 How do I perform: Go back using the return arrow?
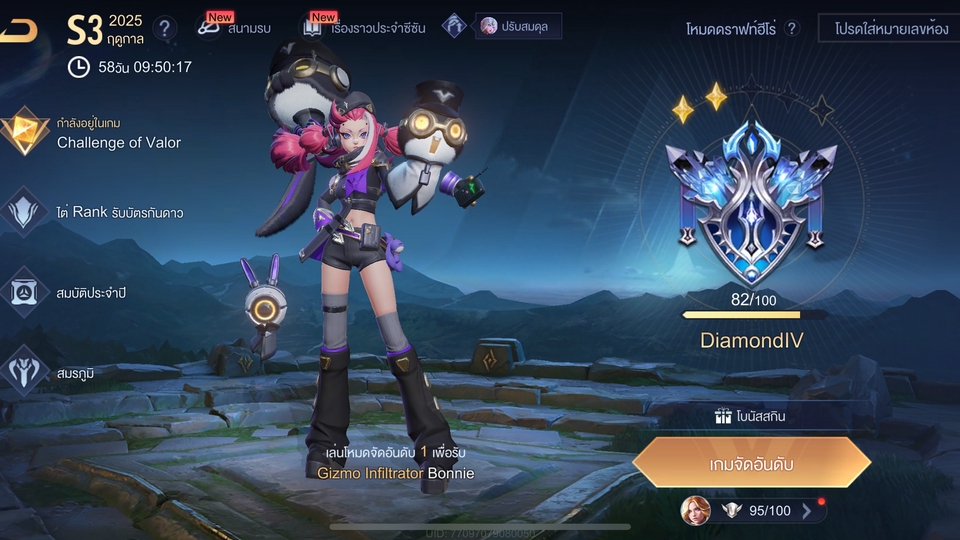18,31
